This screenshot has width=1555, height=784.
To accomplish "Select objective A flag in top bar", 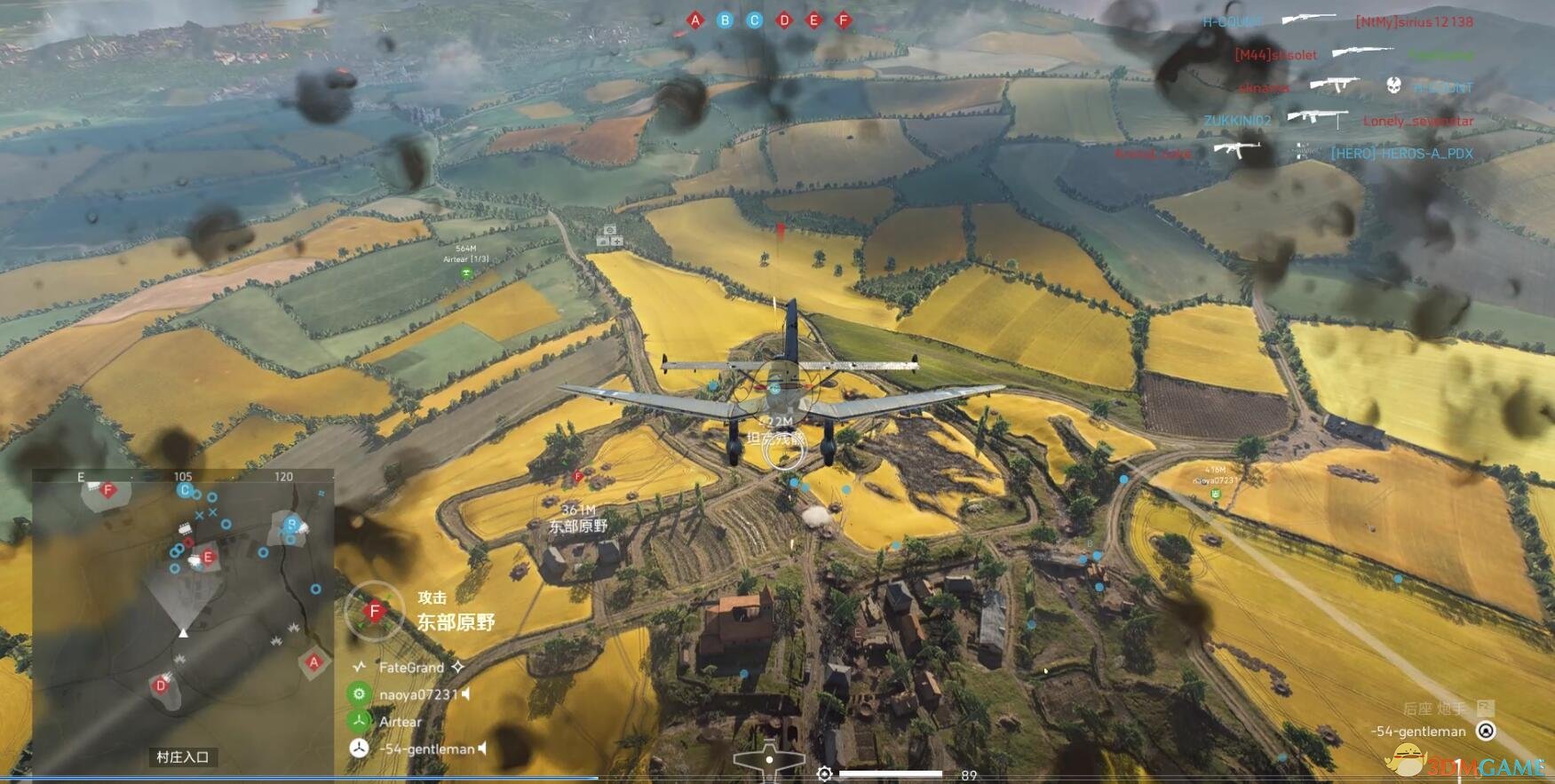I will pyautogui.click(x=695, y=20).
